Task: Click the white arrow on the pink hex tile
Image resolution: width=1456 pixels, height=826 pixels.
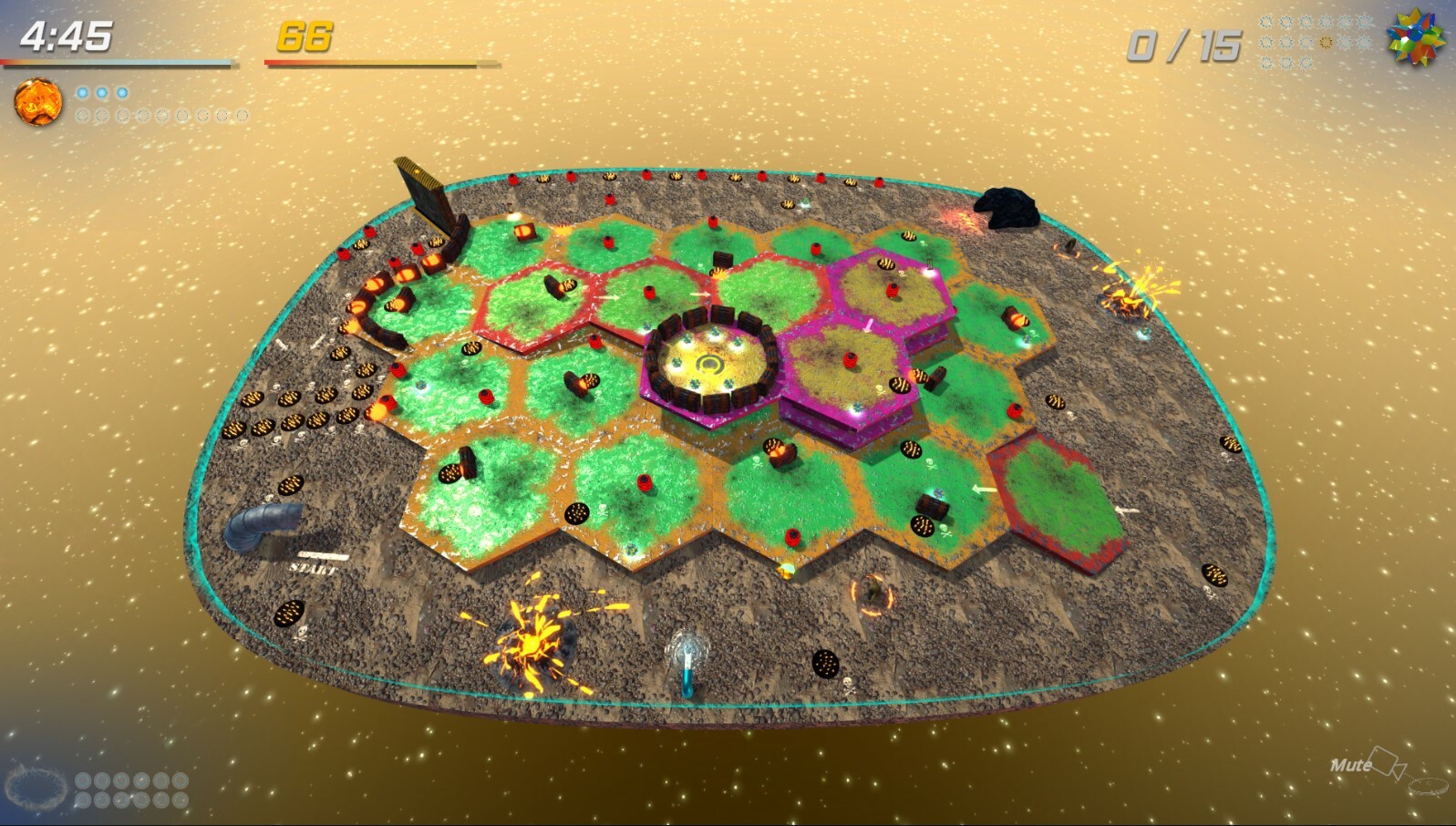Action: click(867, 325)
